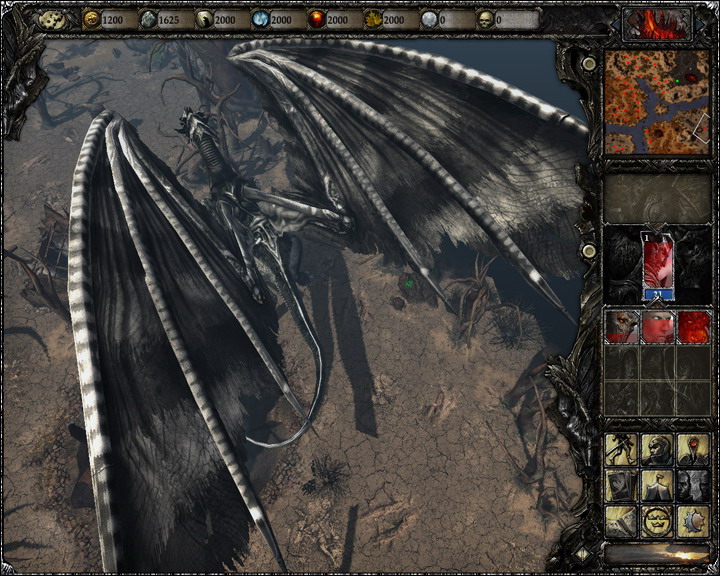The width and height of the screenshot is (720, 576).
Task: Click the three crowns emblem button
Action: [657, 520]
